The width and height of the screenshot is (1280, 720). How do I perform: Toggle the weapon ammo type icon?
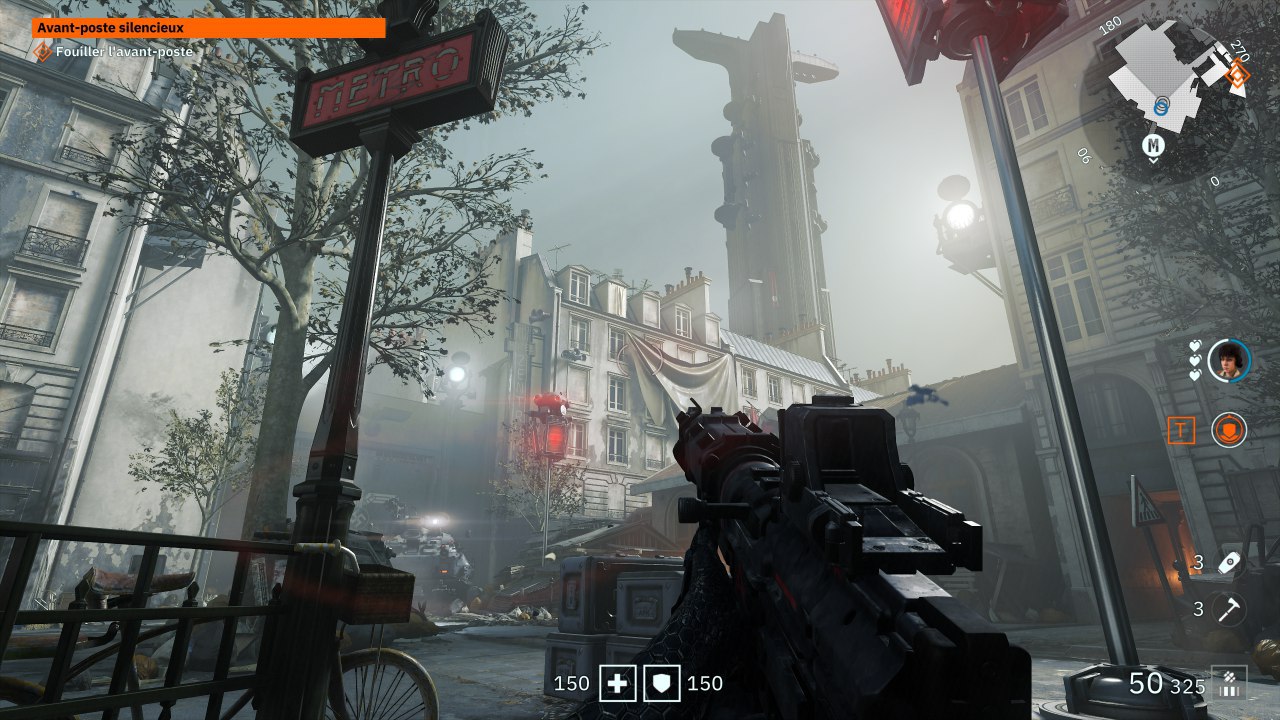tap(1228, 684)
